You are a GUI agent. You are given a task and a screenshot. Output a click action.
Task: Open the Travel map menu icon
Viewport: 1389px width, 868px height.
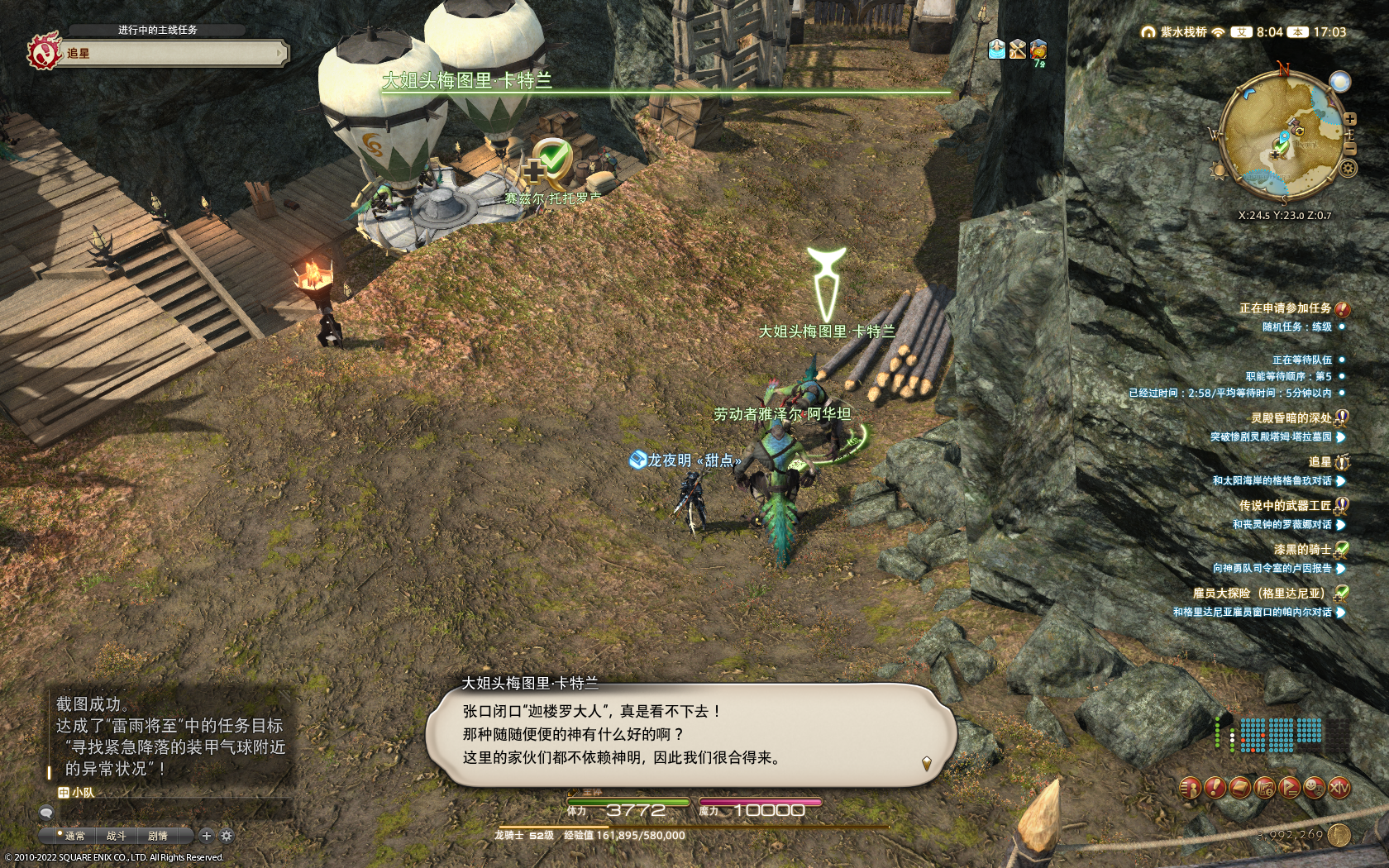1264,788
